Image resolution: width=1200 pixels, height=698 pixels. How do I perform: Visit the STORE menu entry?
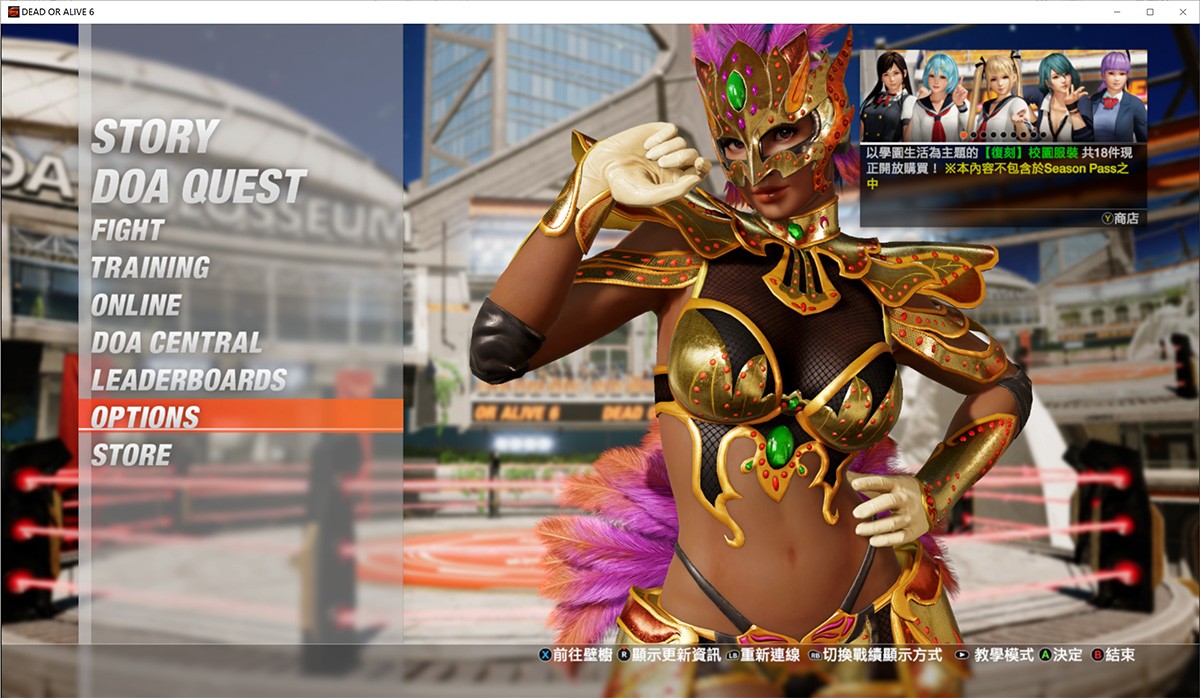pyautogui.click(x=132, y=455)
